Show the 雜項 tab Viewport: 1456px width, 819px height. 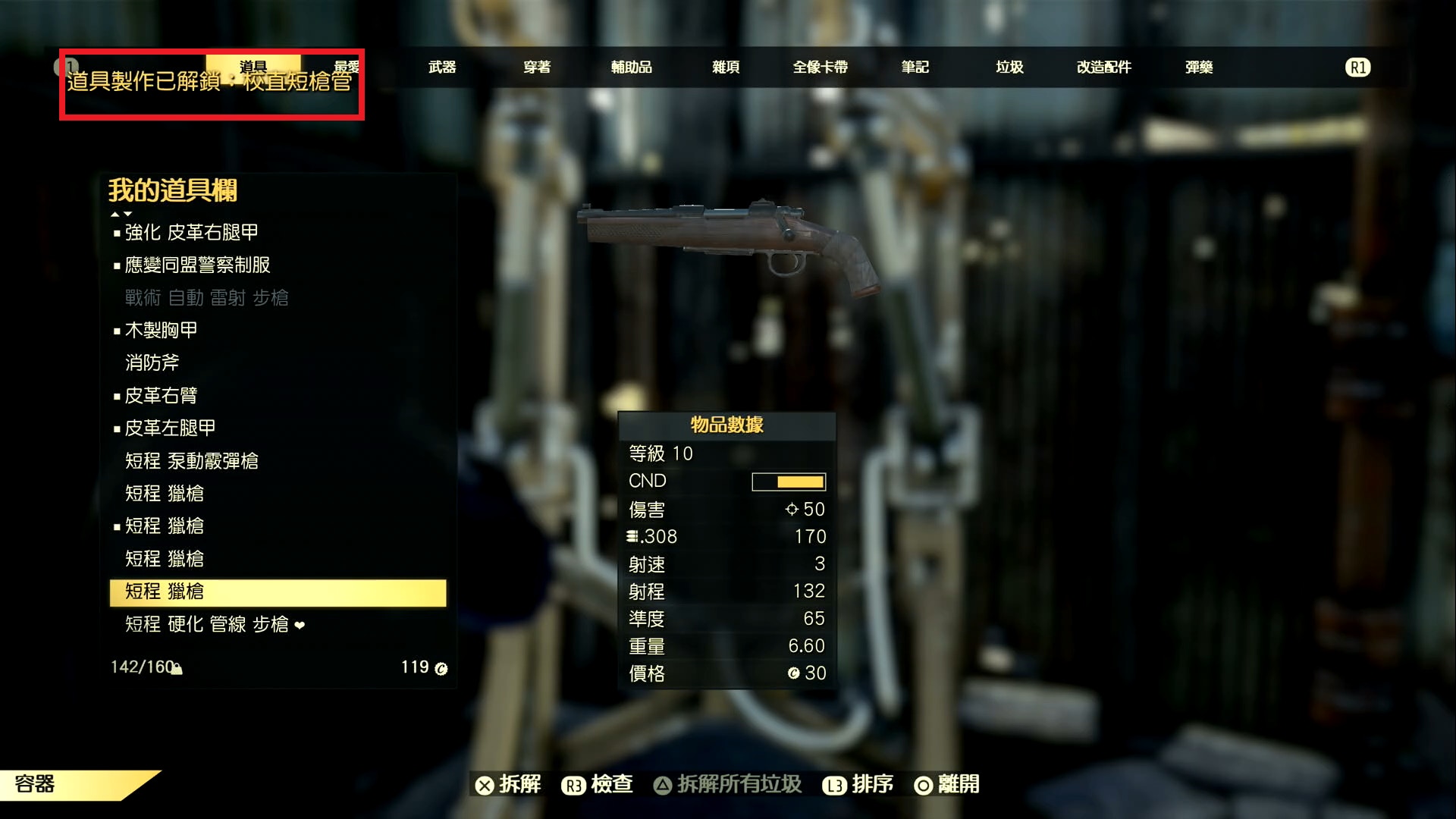(726, 67)
